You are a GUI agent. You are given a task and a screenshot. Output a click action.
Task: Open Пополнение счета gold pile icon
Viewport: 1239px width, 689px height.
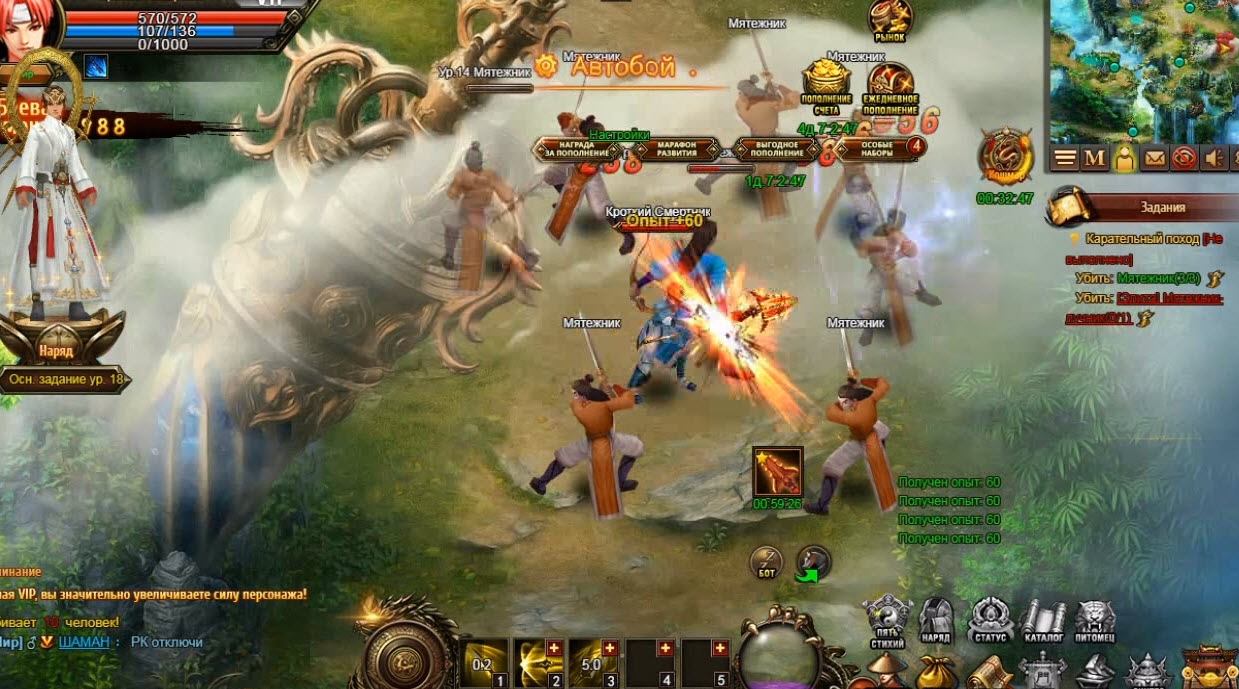(x=826, y=84)
